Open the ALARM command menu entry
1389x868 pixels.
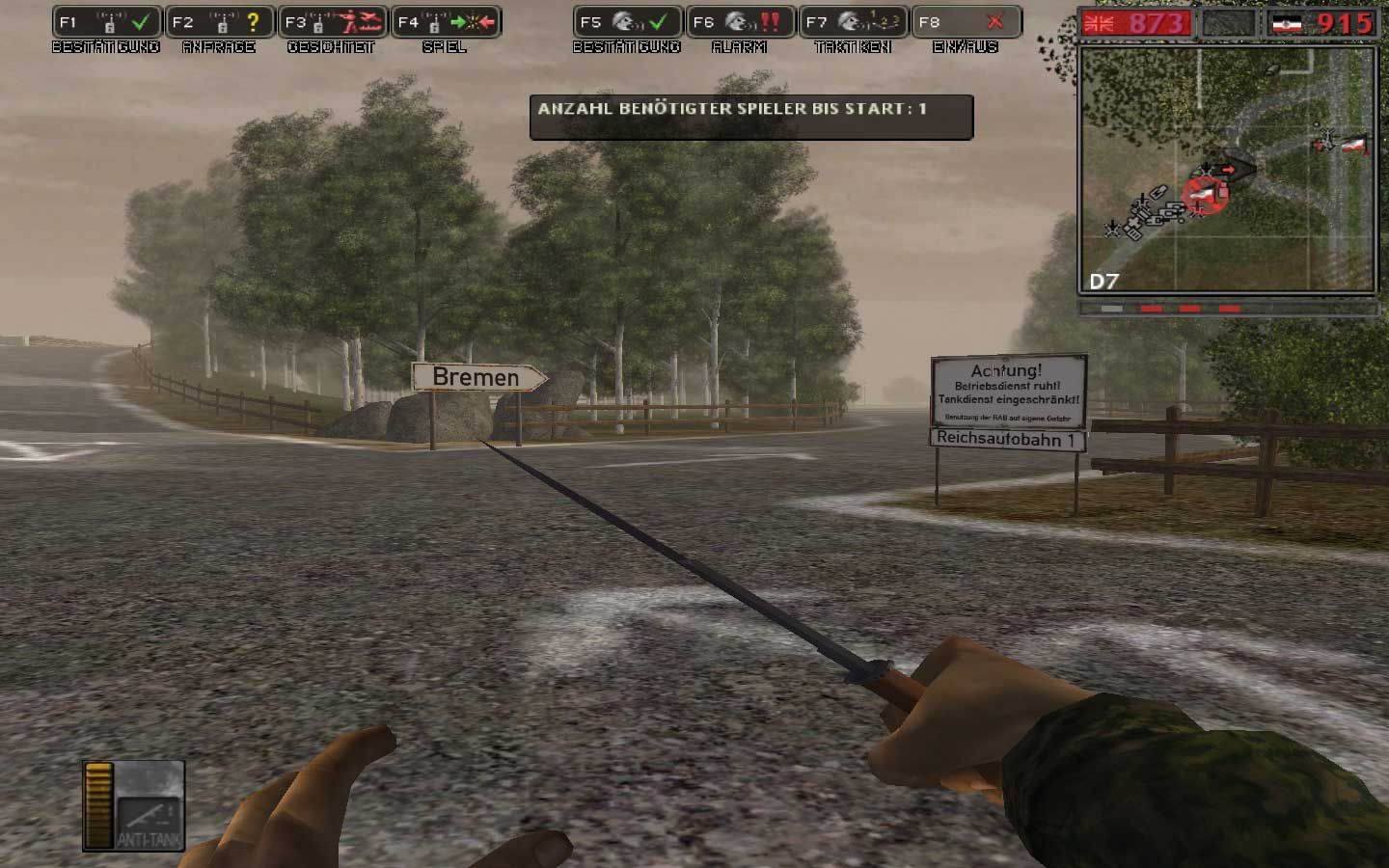pos(739,46)
